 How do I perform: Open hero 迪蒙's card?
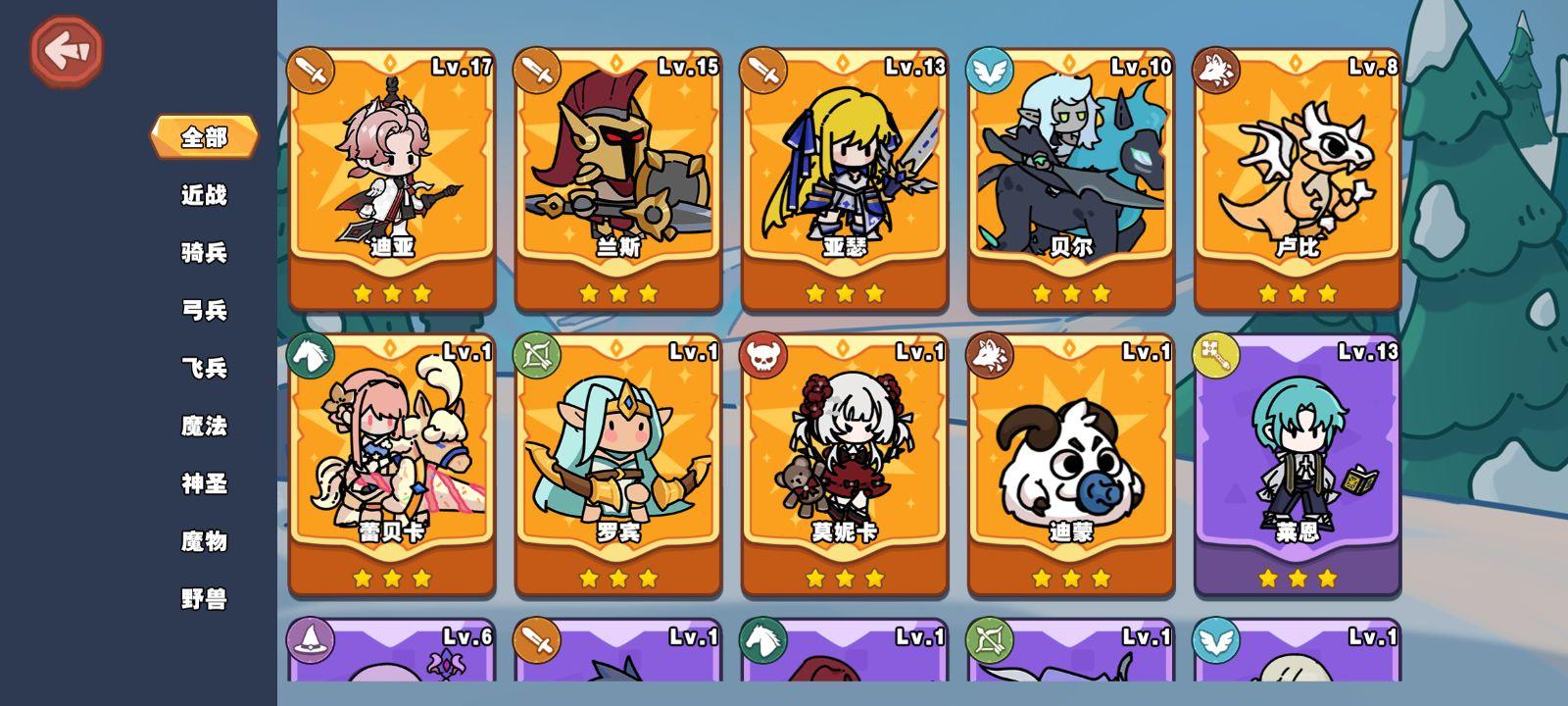1070,461
